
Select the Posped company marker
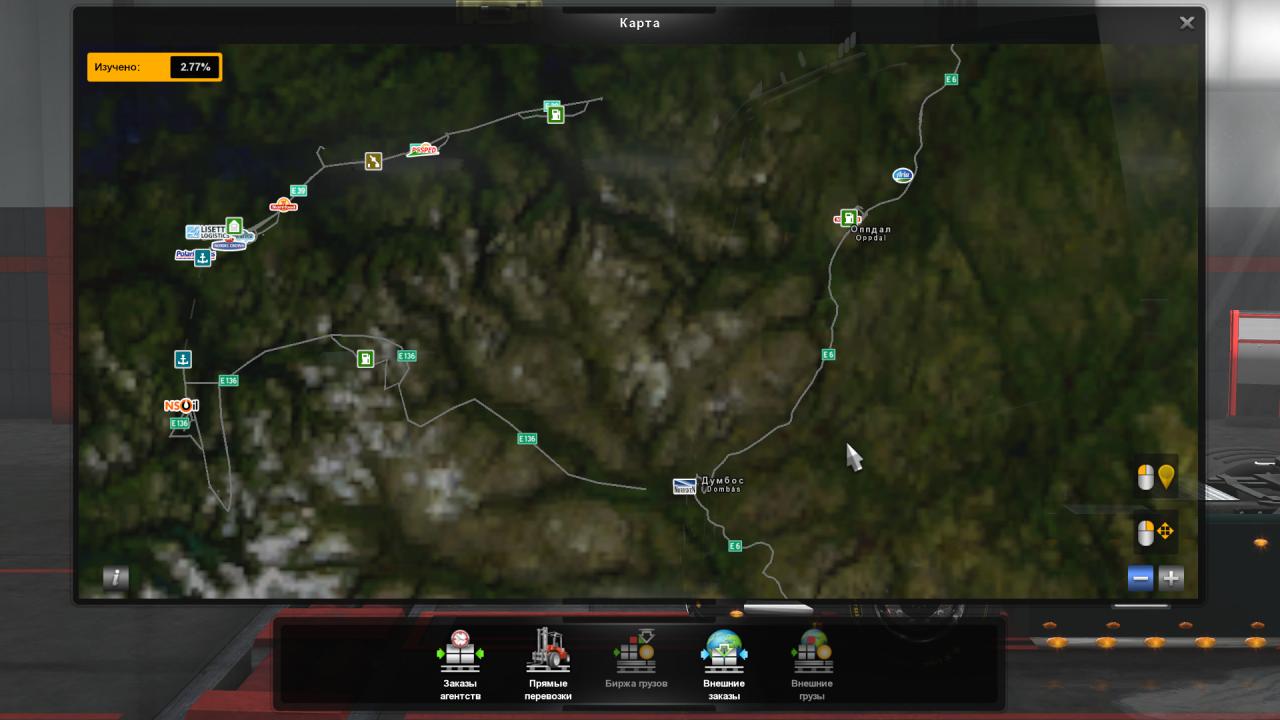(x=423, y=150)
